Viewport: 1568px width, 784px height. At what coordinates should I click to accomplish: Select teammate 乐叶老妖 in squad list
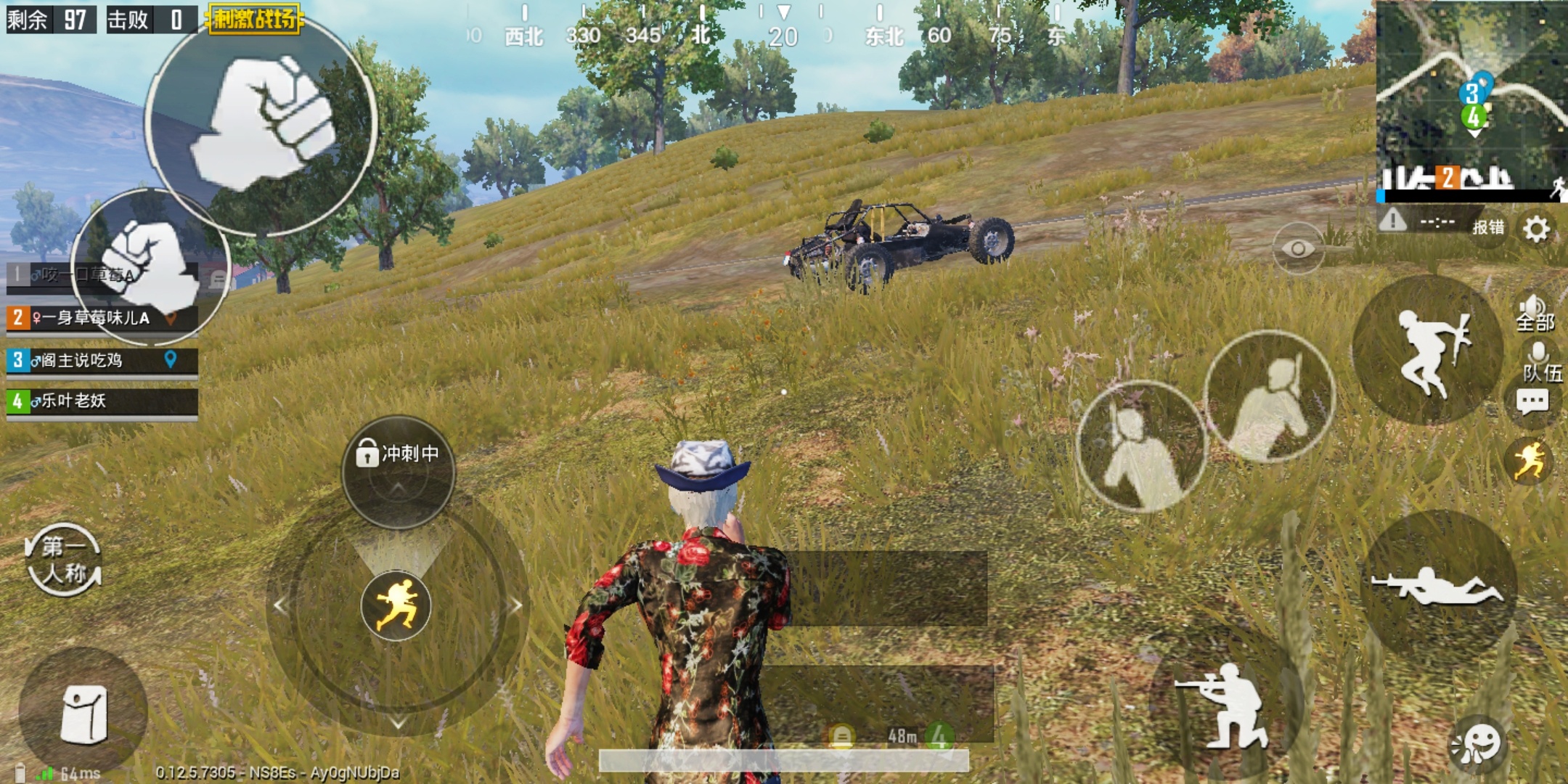[x=102, y=401]
